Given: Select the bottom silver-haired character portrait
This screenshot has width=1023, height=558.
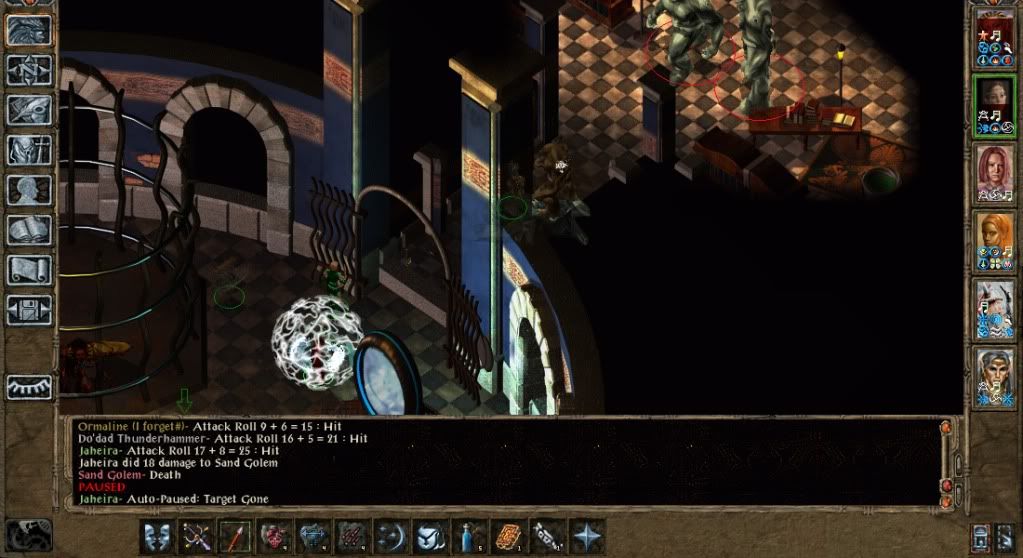Looking at the screenshot, I should [994, 377].
